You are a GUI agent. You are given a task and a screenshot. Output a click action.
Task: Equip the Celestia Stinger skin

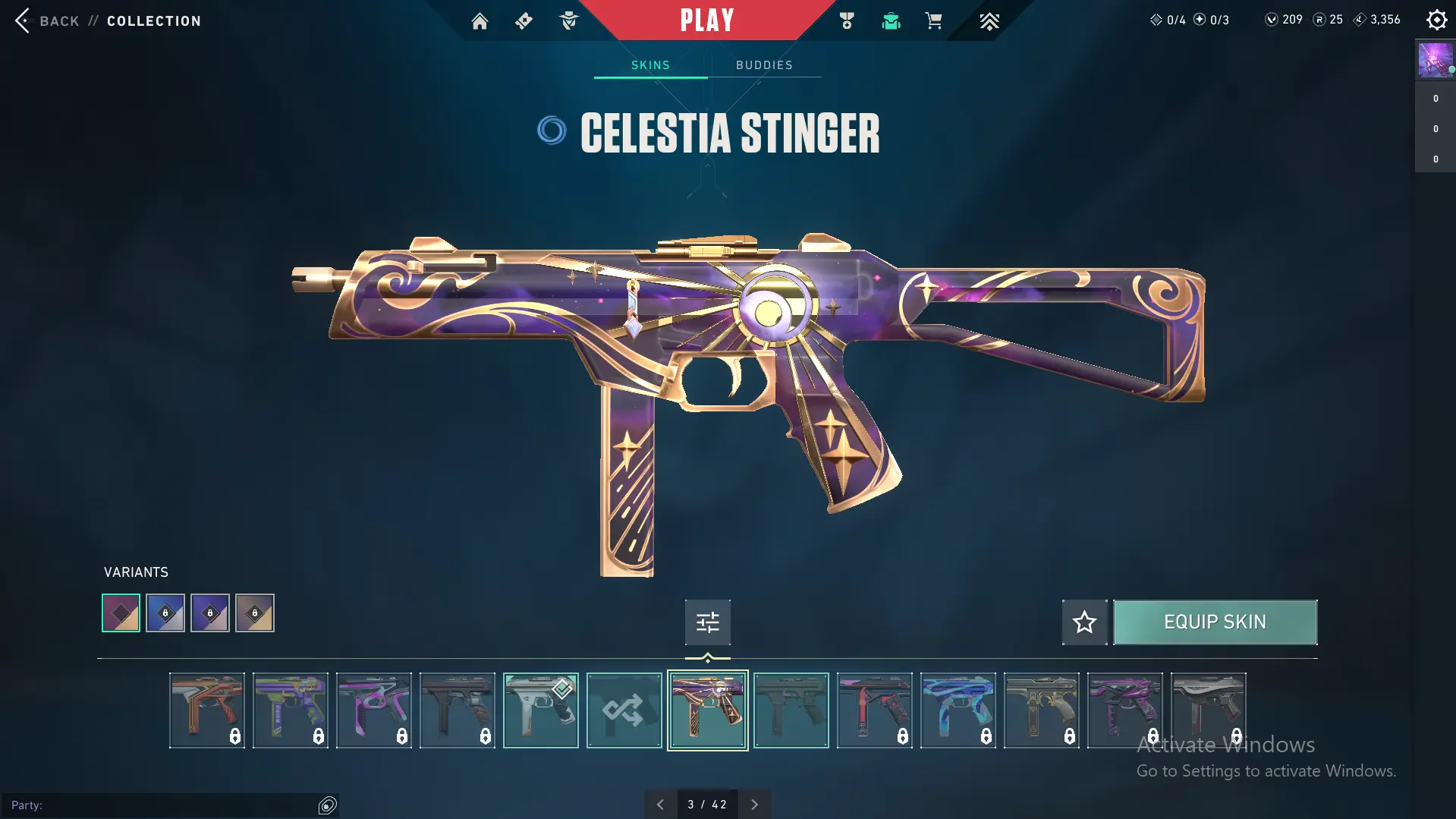point(1215,622)
